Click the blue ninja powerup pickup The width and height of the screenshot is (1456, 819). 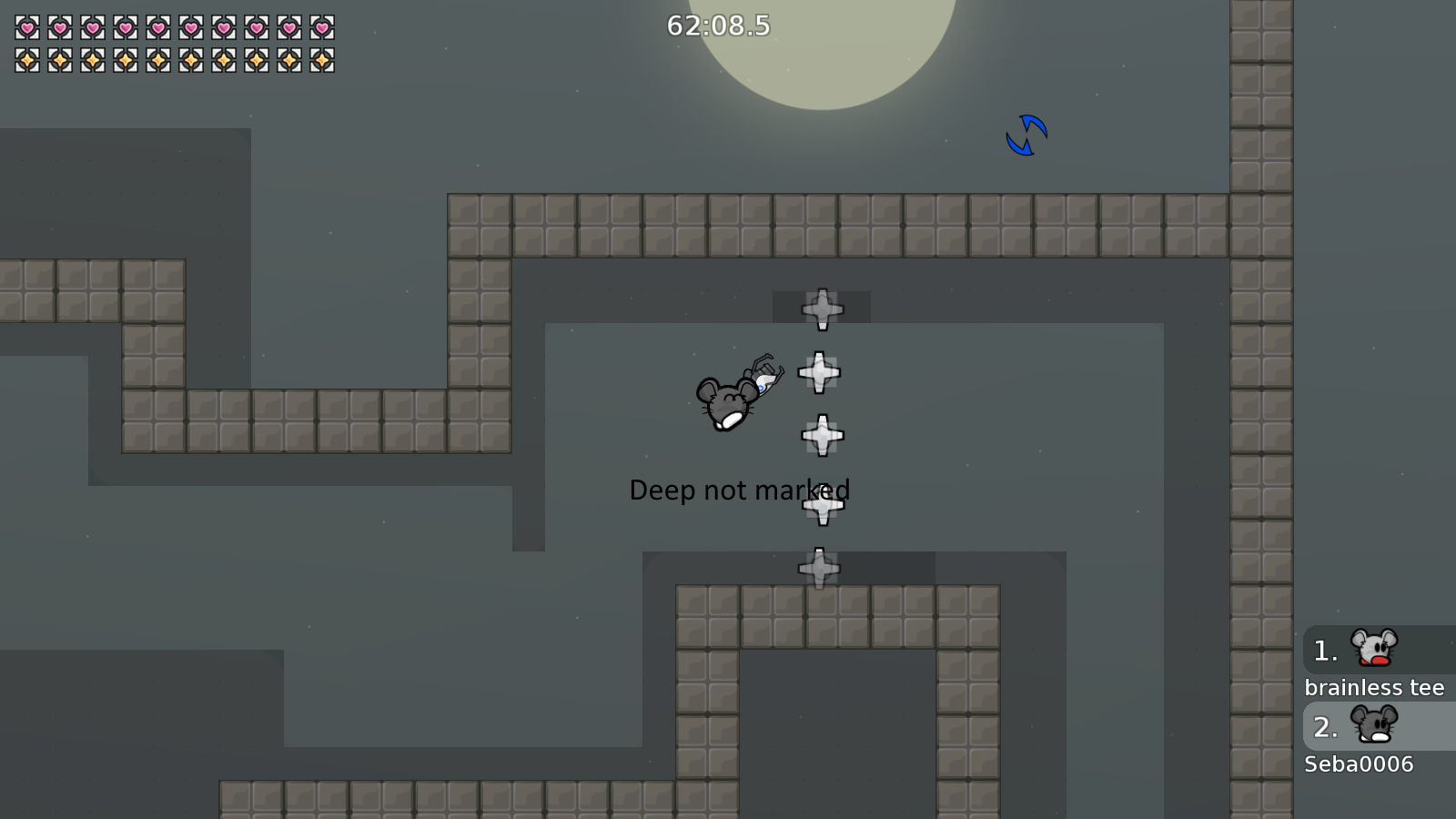[x=1026, y=136]
